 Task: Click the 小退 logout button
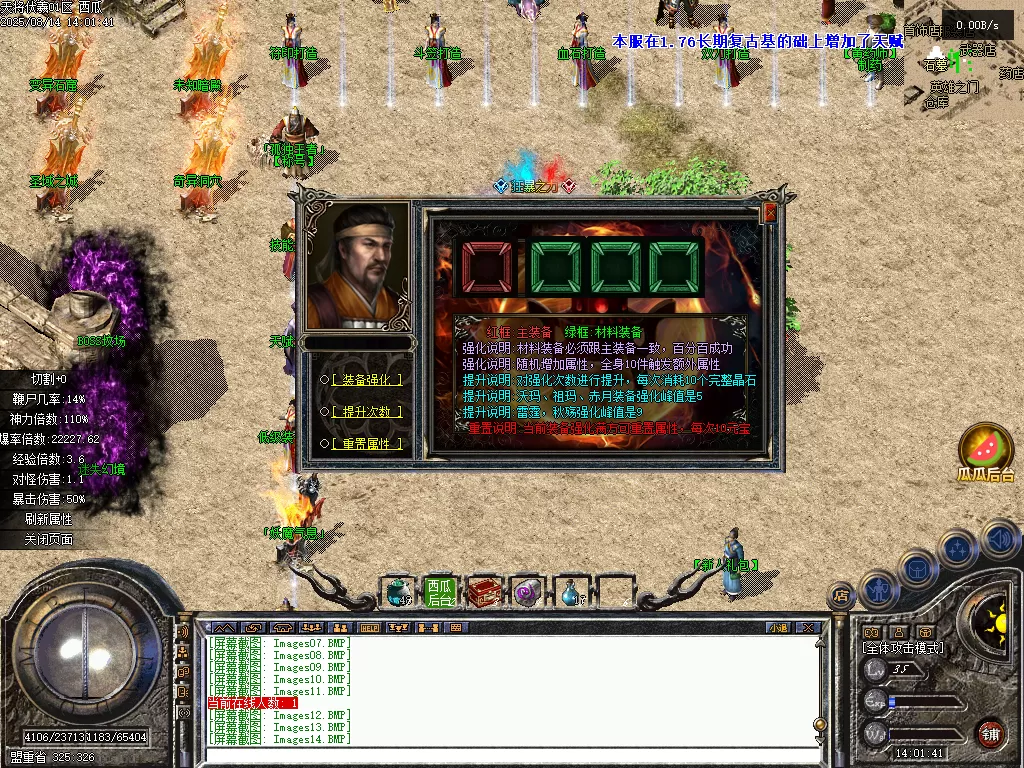(x=778, y=628)
